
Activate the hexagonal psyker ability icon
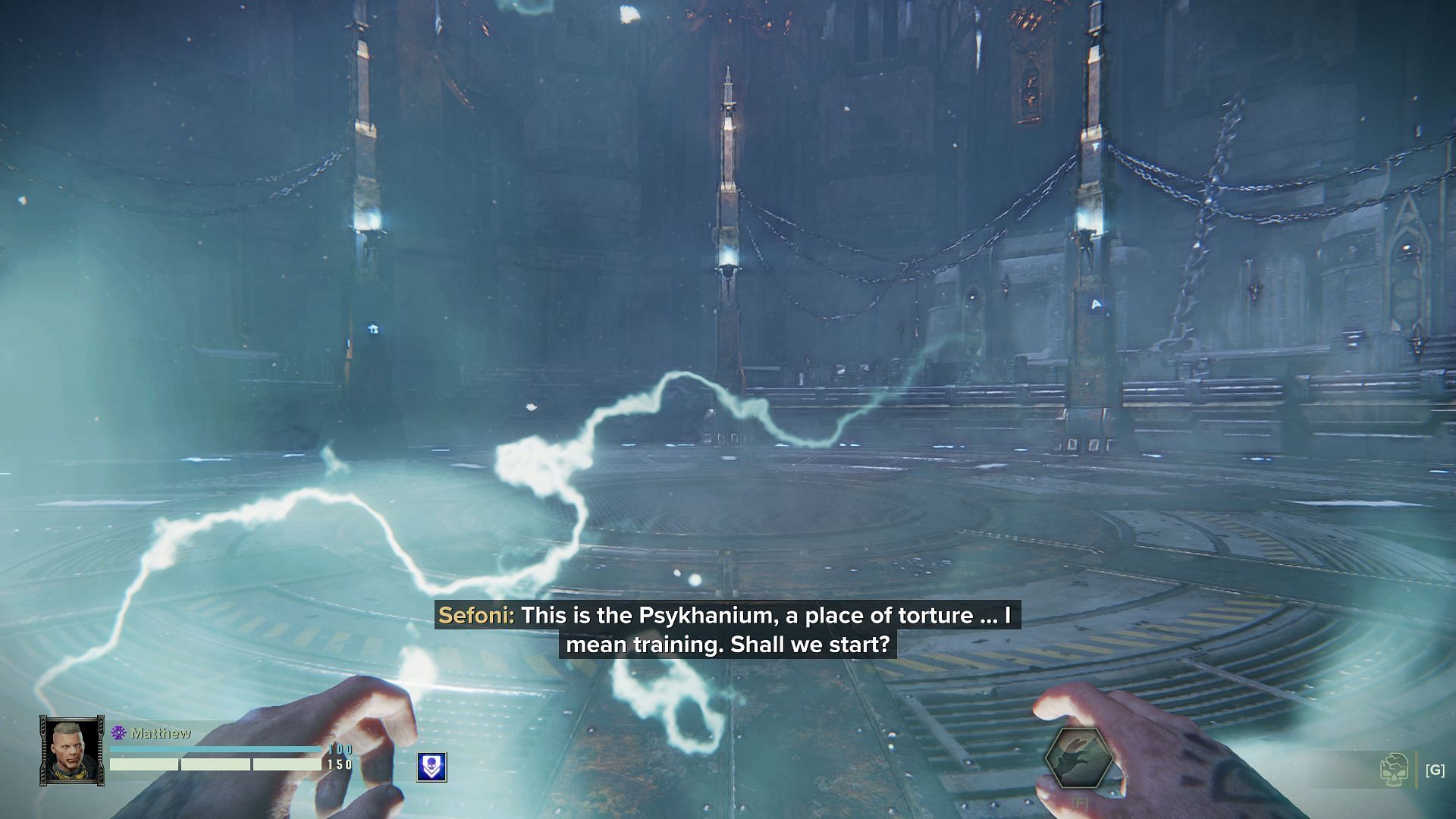(1078, 758)
